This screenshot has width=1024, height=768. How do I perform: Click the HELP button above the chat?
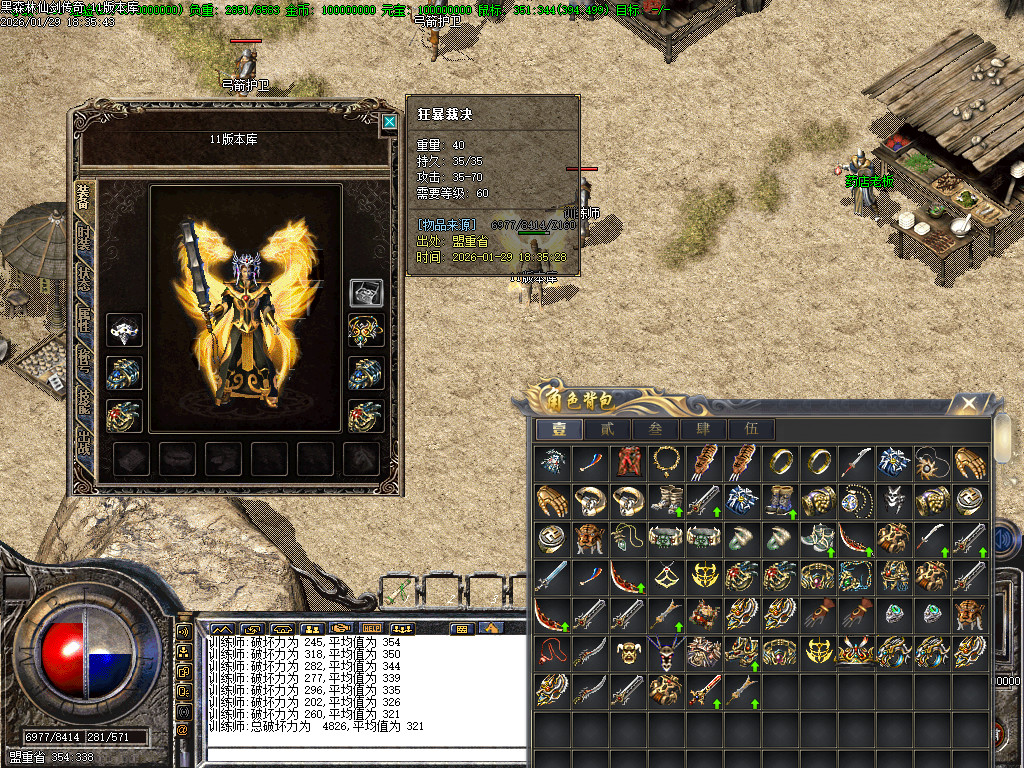tap(372, 629)
